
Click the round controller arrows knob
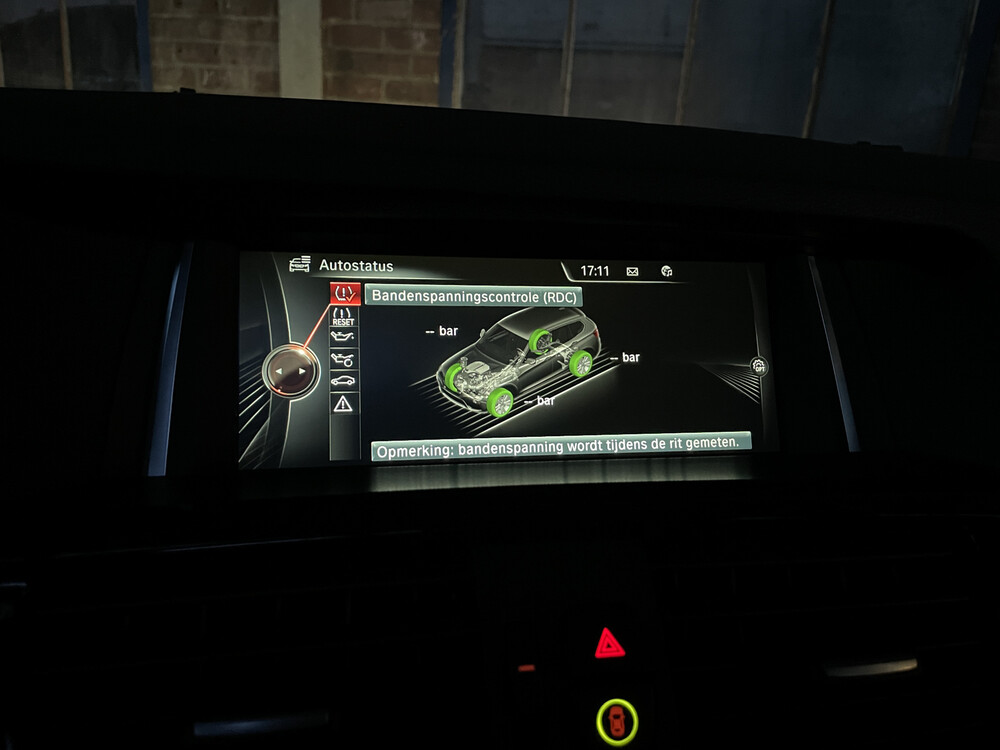click(289, 371)
